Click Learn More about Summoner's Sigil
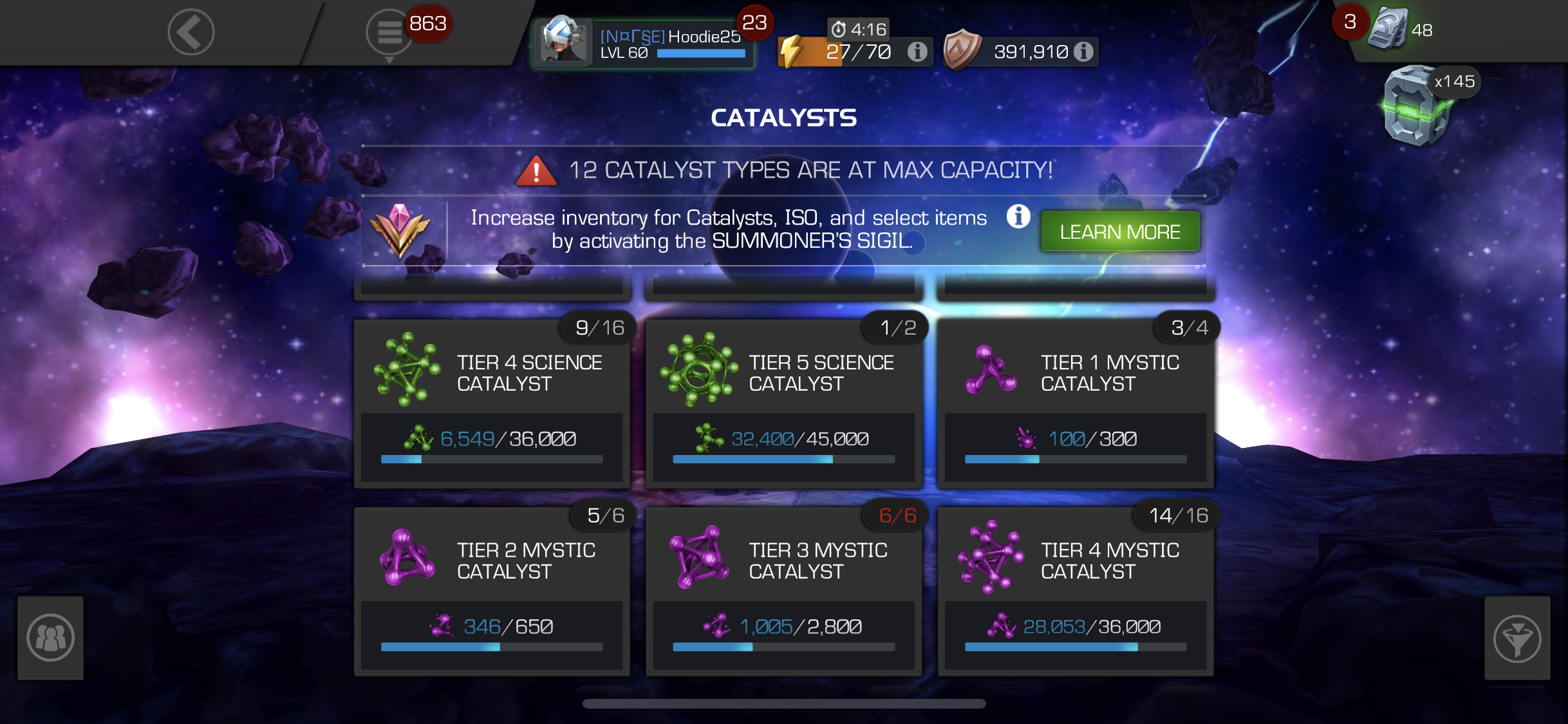The width and height of the screenshot is (1568, 724). click(x=1120, y=232)
